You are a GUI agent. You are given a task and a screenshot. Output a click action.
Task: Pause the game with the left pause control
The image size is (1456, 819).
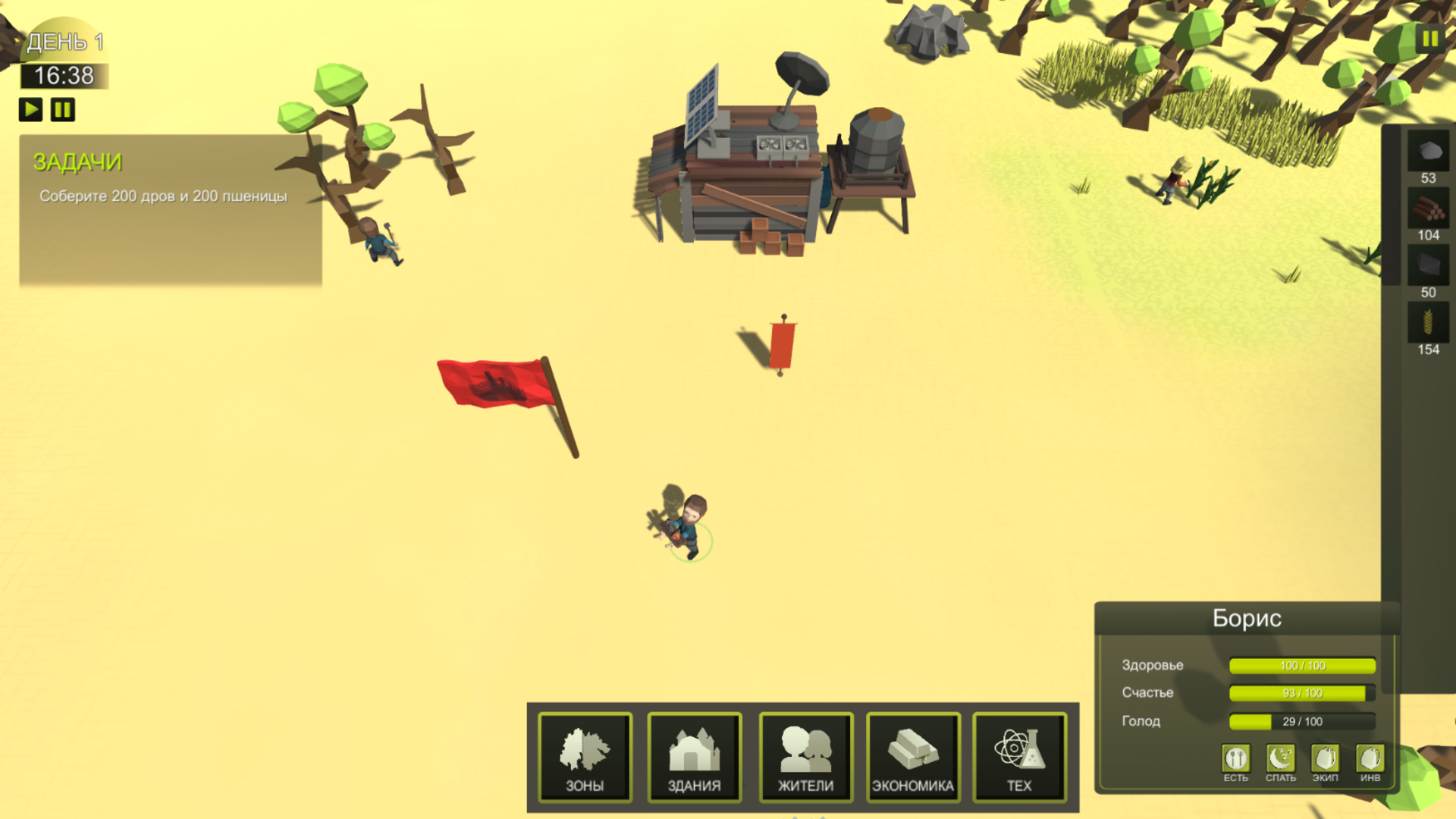tap(62, 109)
